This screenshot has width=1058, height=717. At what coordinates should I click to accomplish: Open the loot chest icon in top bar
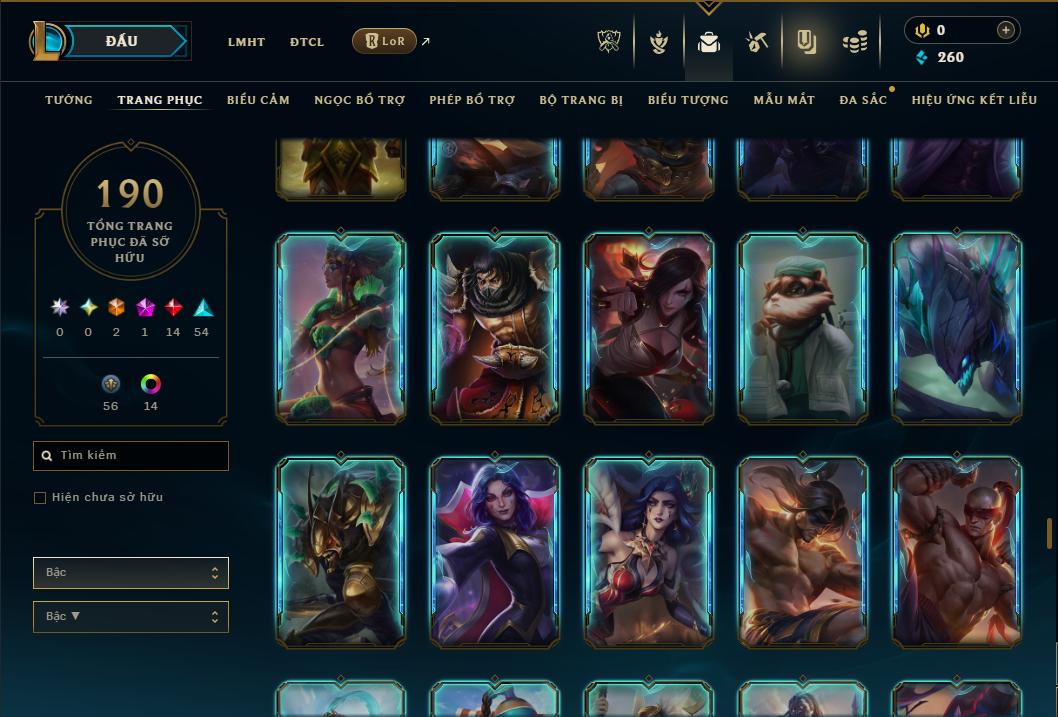click(x=757, y=42)
